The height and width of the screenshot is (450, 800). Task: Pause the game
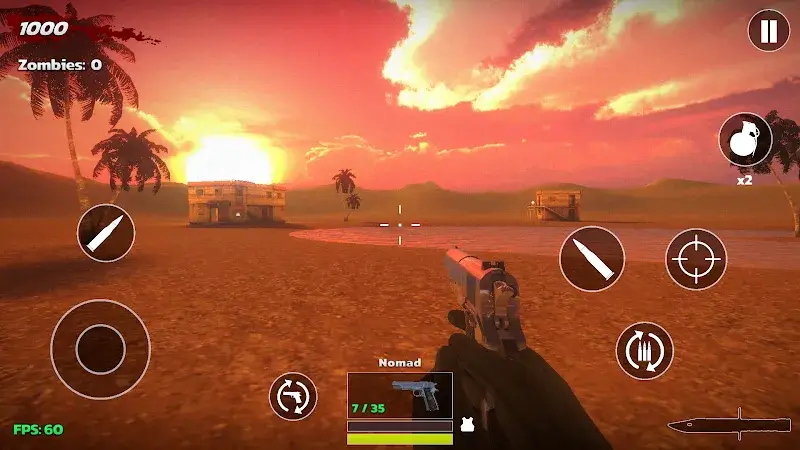click(x=768, y=31)
